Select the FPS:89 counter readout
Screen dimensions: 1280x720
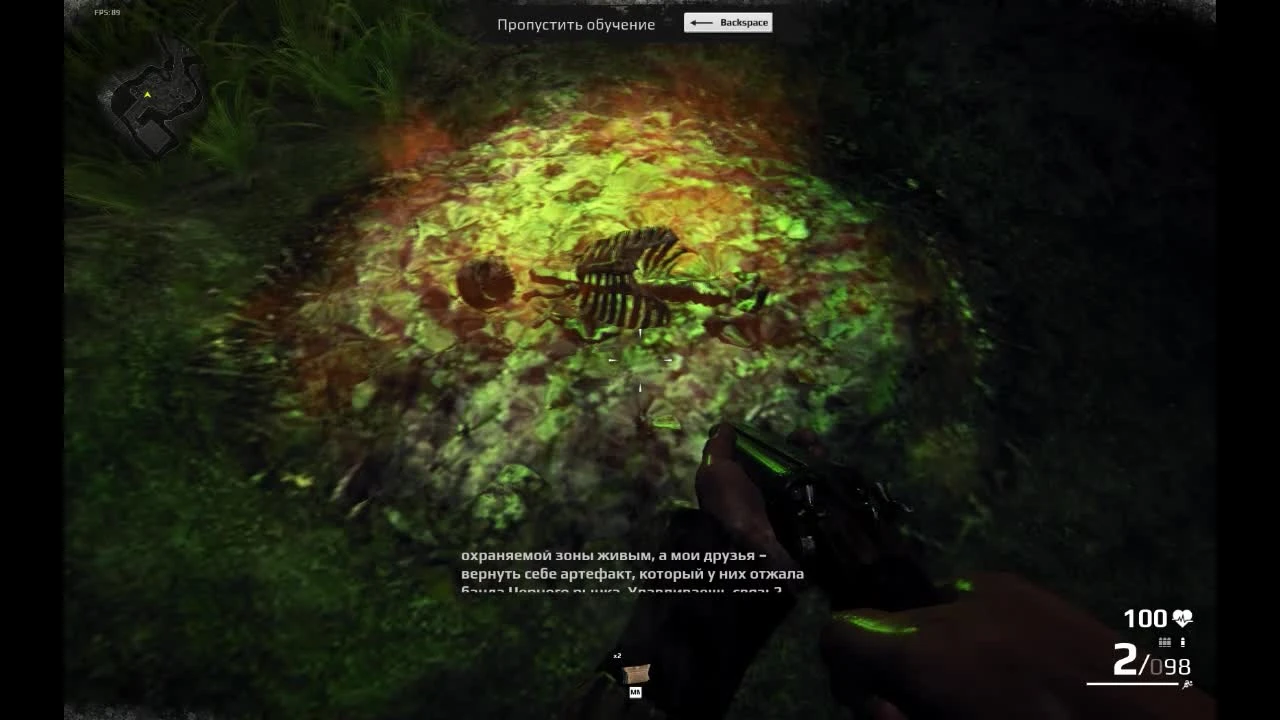(x=106, y=13)
